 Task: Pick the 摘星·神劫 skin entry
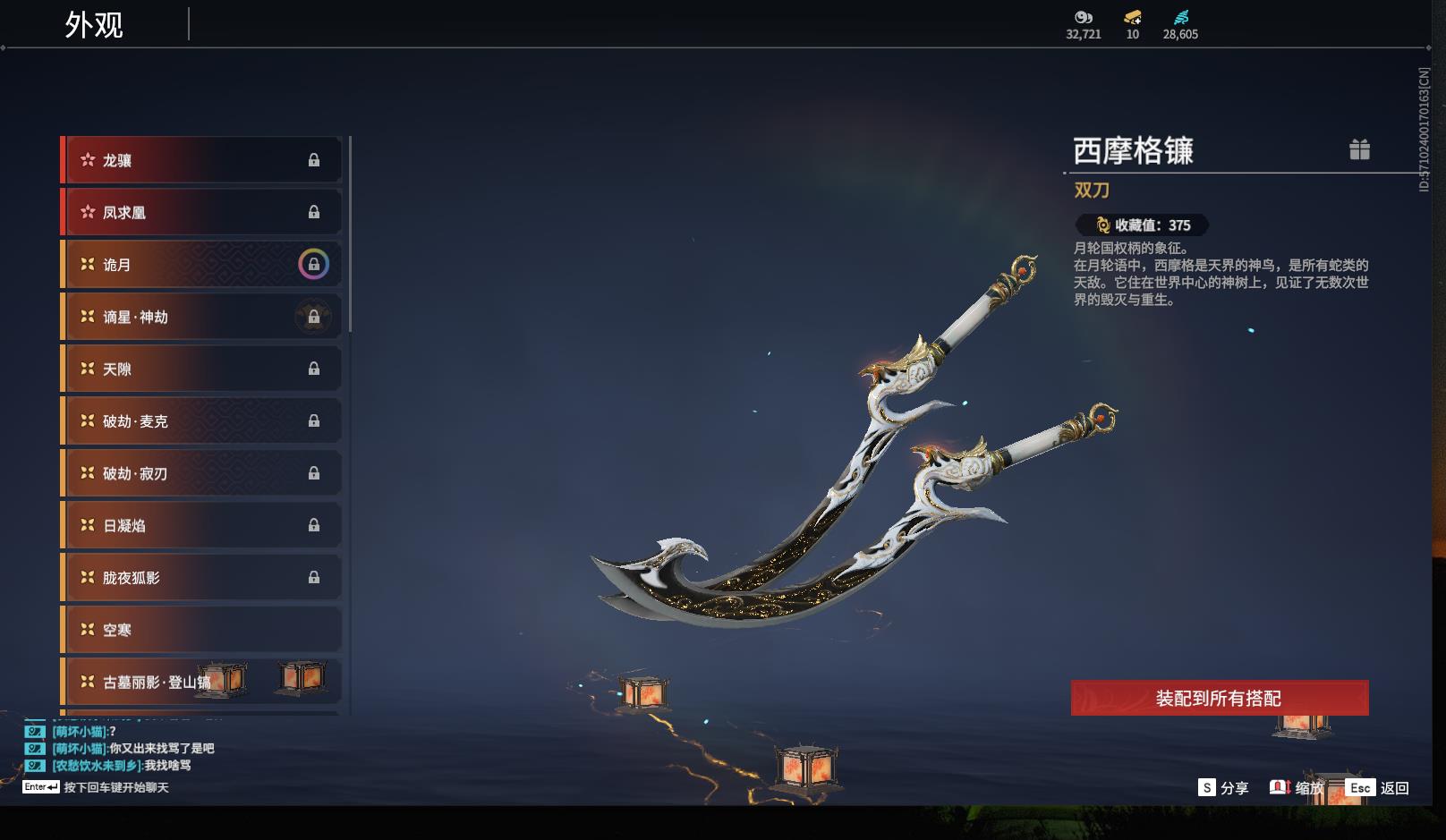[x=201, y=317]
